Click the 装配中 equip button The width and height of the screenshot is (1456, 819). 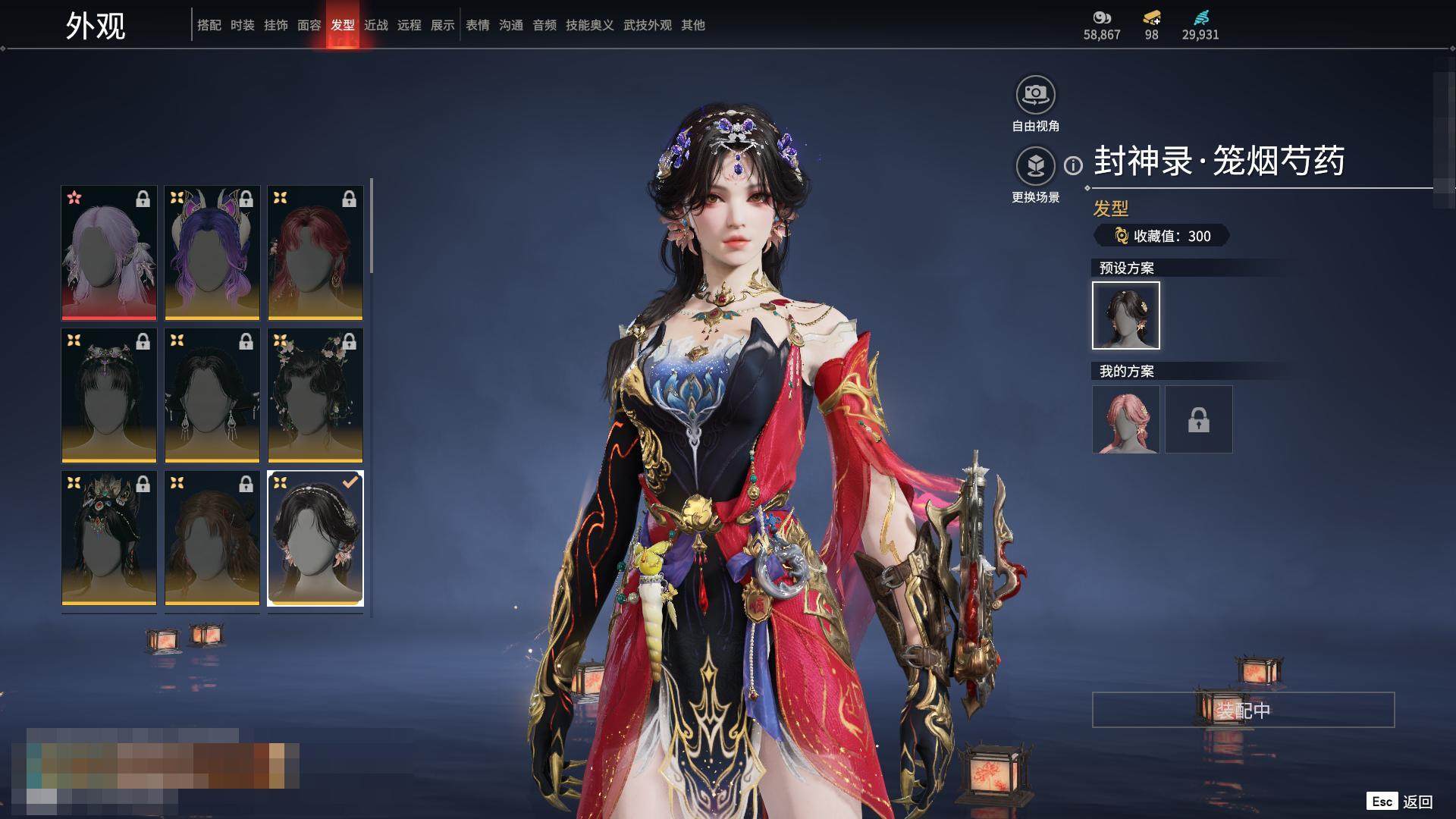[1243, 710]
